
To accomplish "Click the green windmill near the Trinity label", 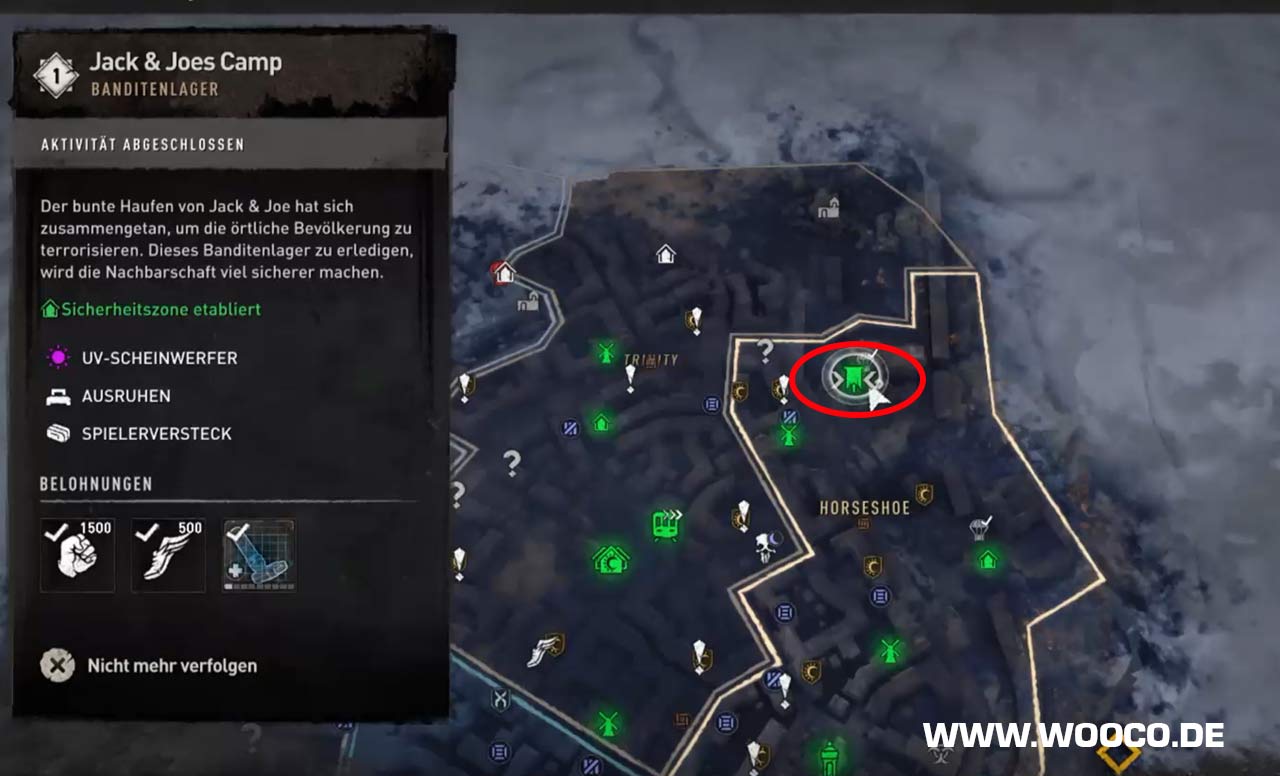I will click(x=605, y=352).
